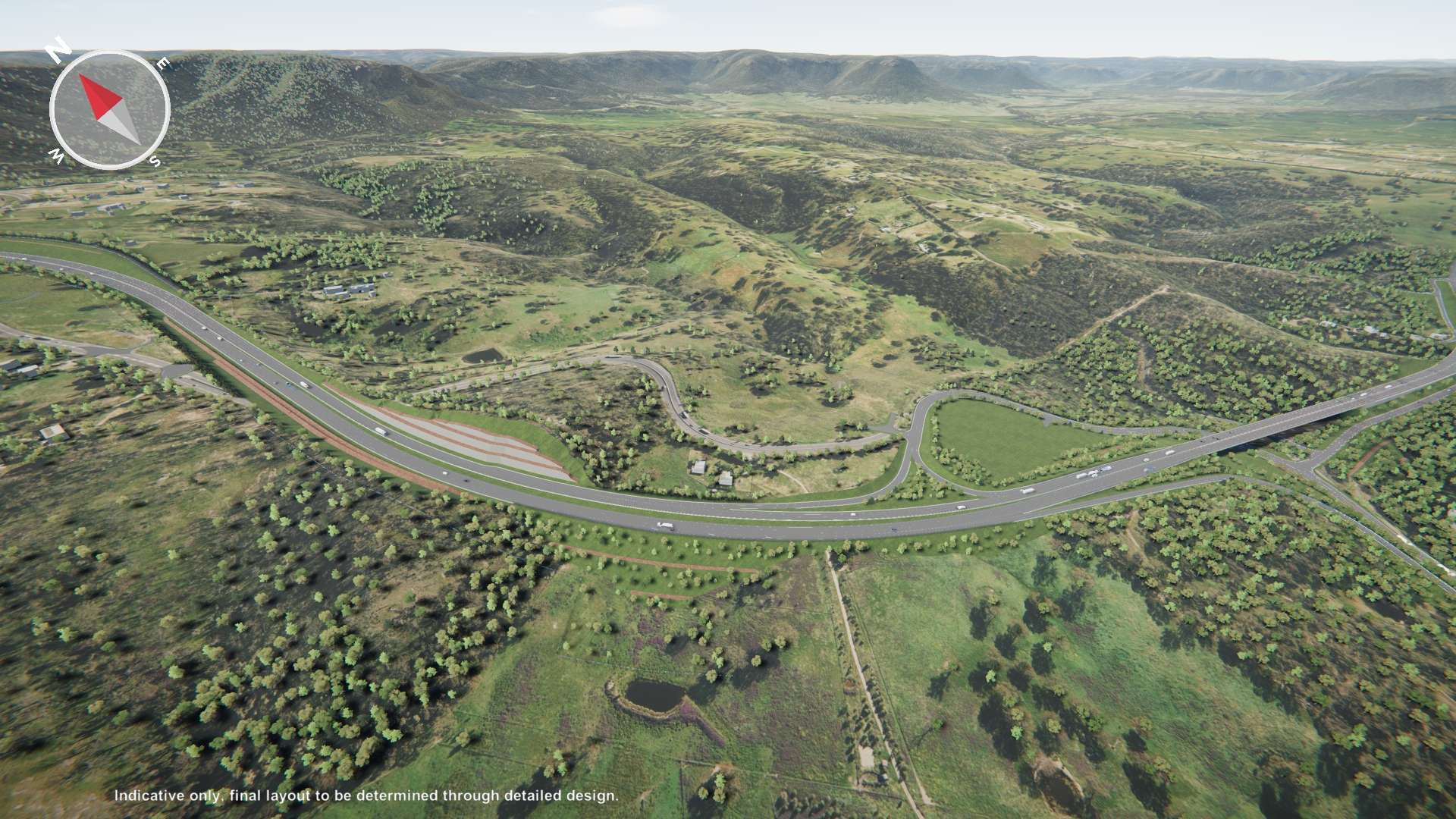Image resolution: width=1456 pixels, height=819 pixels.
Task: Click the compass in the corner
Action: (x=109, y=109)
